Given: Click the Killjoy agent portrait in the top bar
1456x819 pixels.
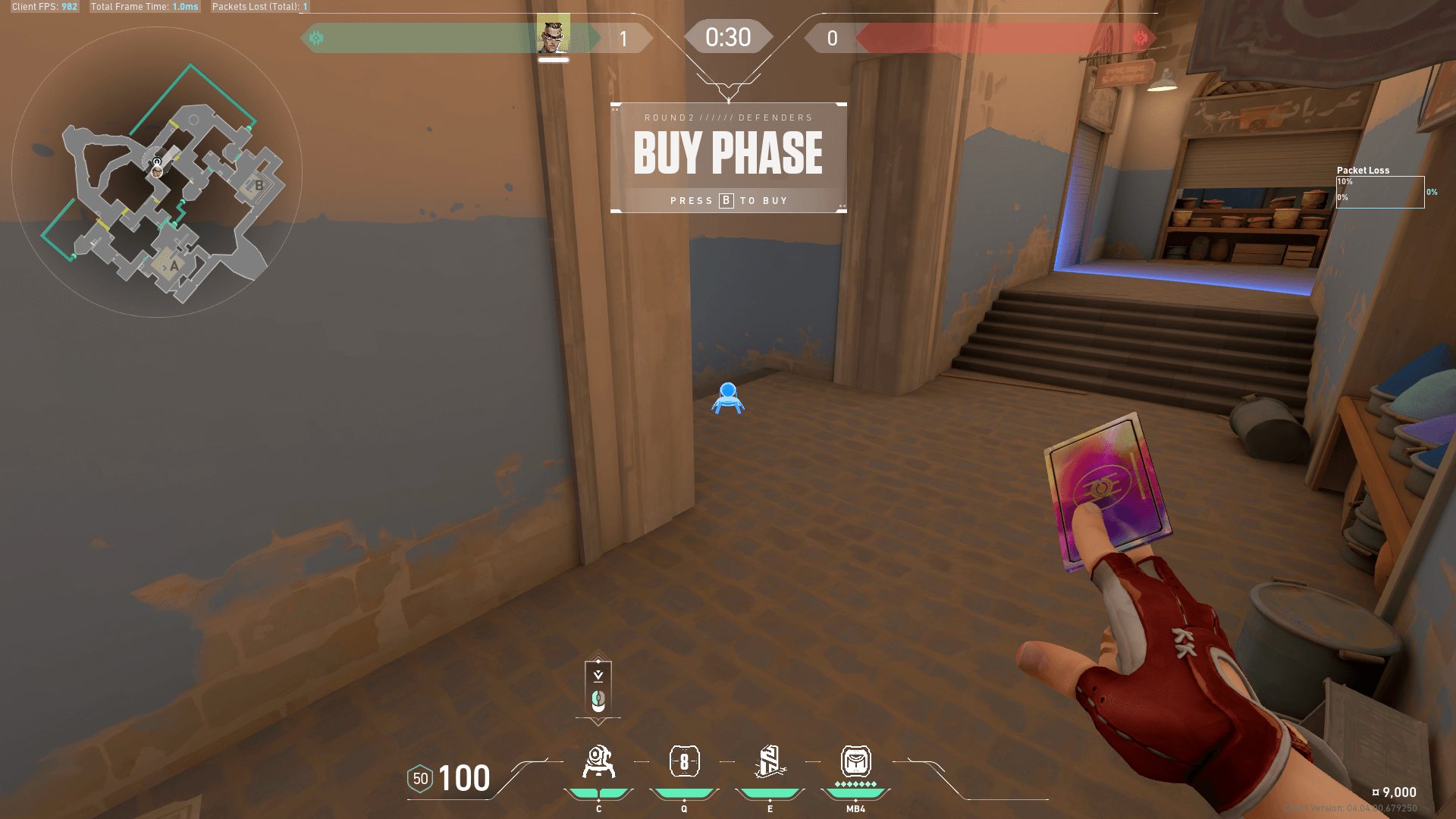Looking at the screenshot, I should pyautogui.click(x=553, y=35).
